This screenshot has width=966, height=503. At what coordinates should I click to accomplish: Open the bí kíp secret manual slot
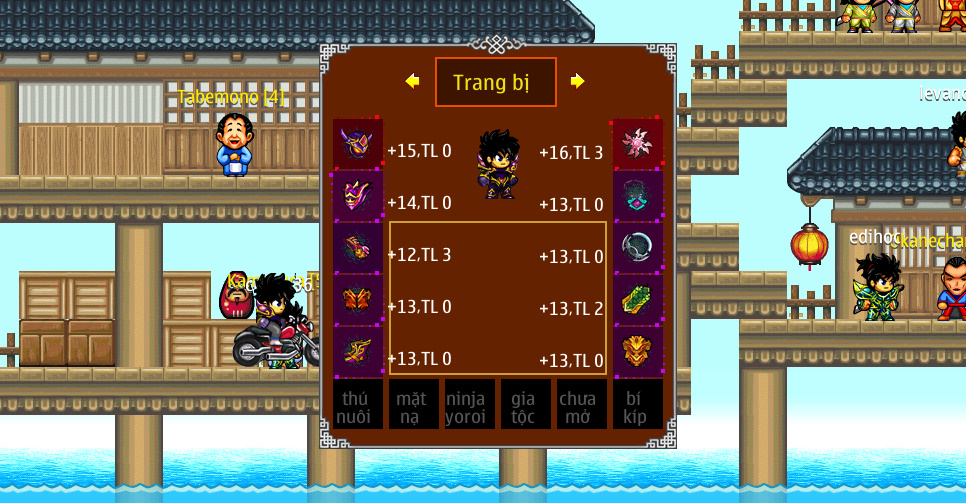point(638,405)
